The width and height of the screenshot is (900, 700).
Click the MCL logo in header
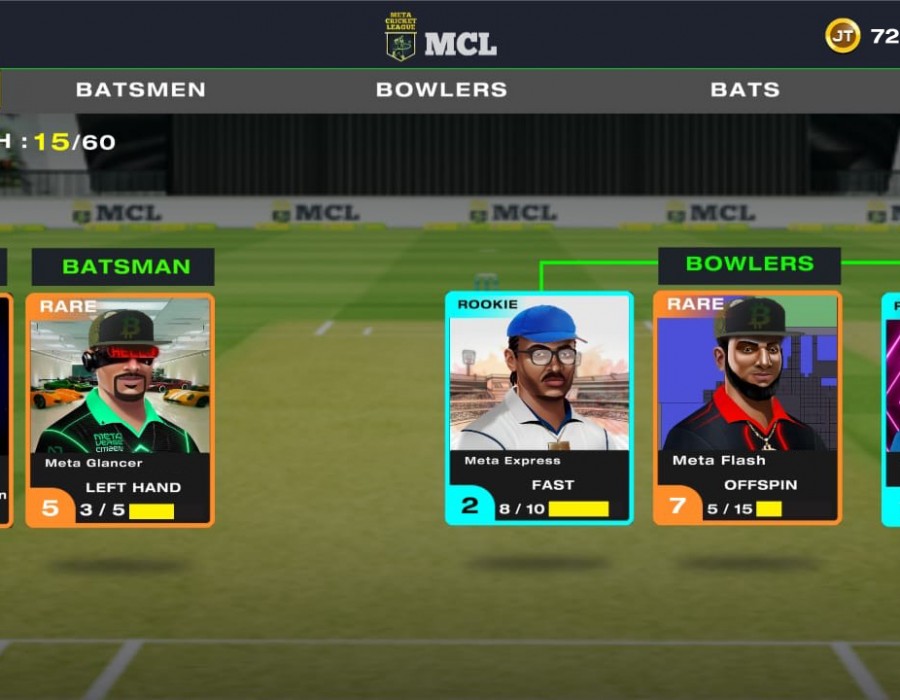coord(441,38)
